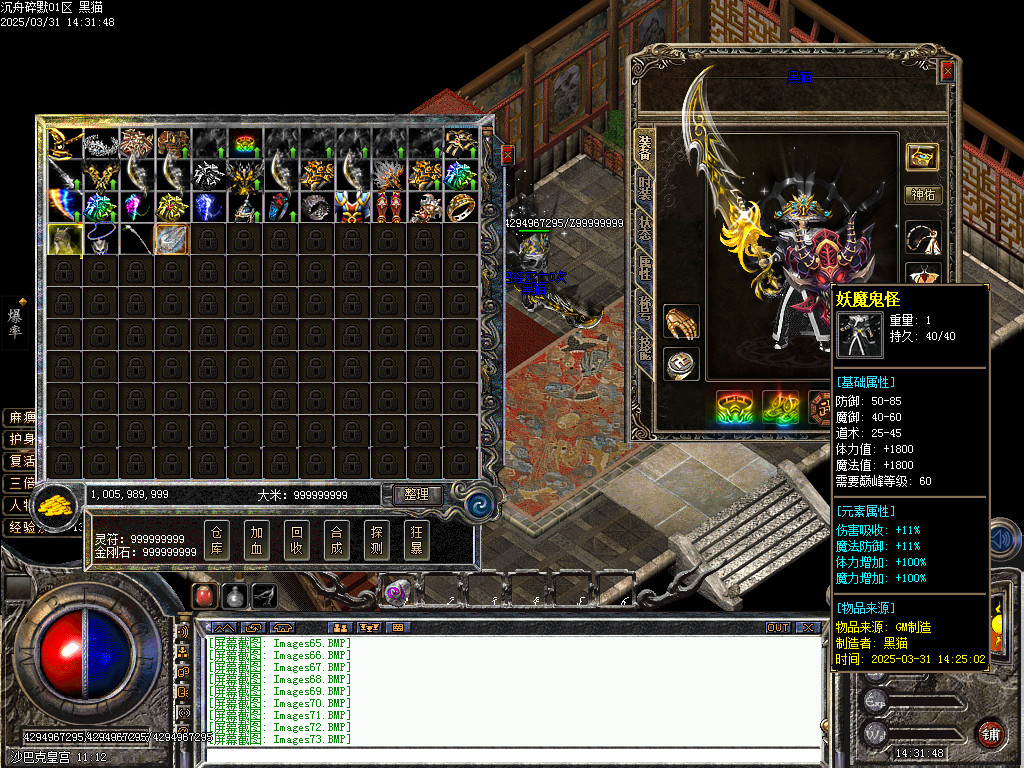Use the red potion quick slot
Screen dimensions: 1024x768
pyautogui.click(x=204, y=595)
